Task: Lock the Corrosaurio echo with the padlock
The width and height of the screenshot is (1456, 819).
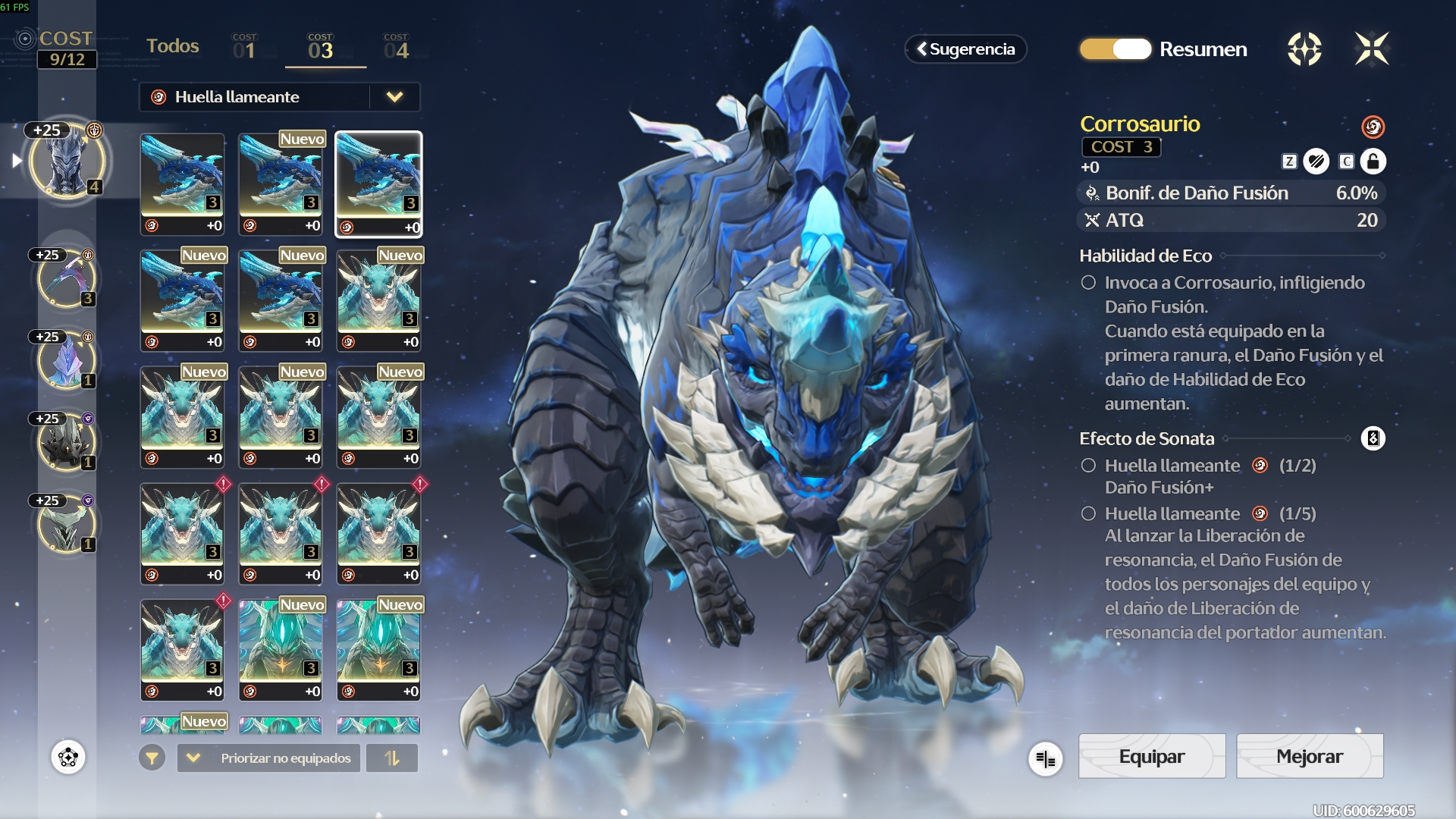Action: click(x=1373, y=162)
